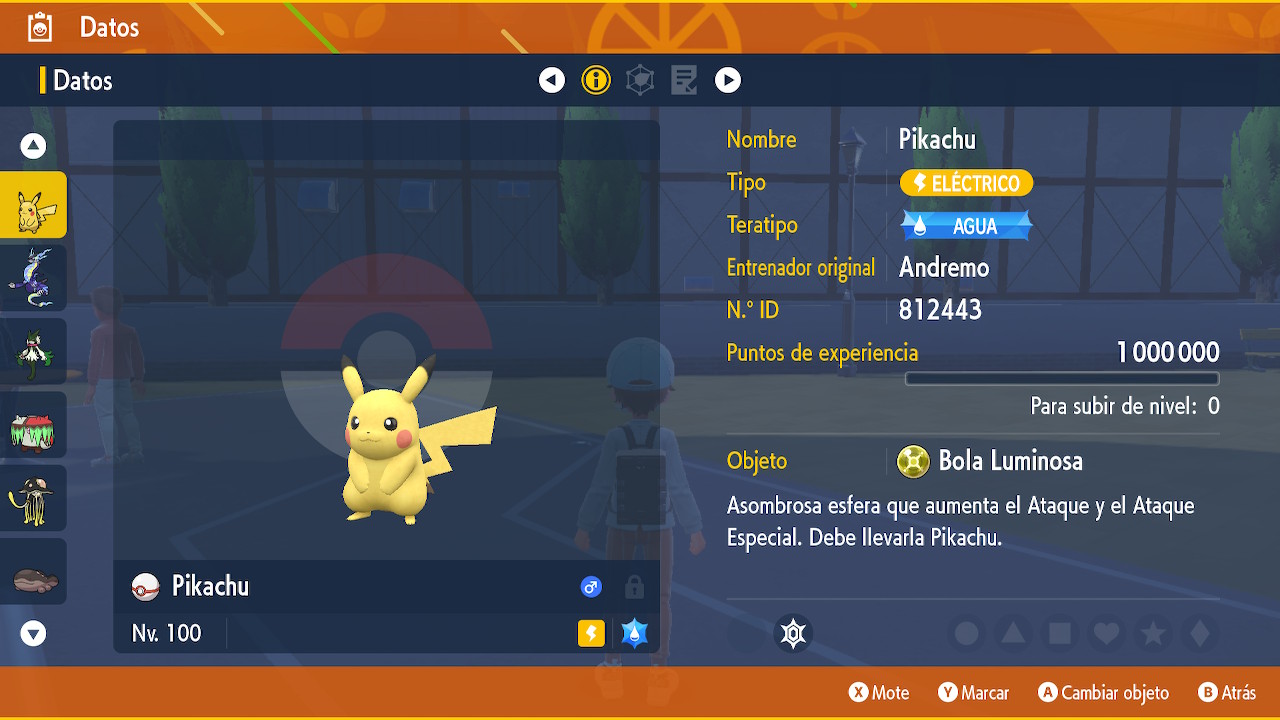Click the Tera Jewel emblem near bottom center

[x=793, y=633]
